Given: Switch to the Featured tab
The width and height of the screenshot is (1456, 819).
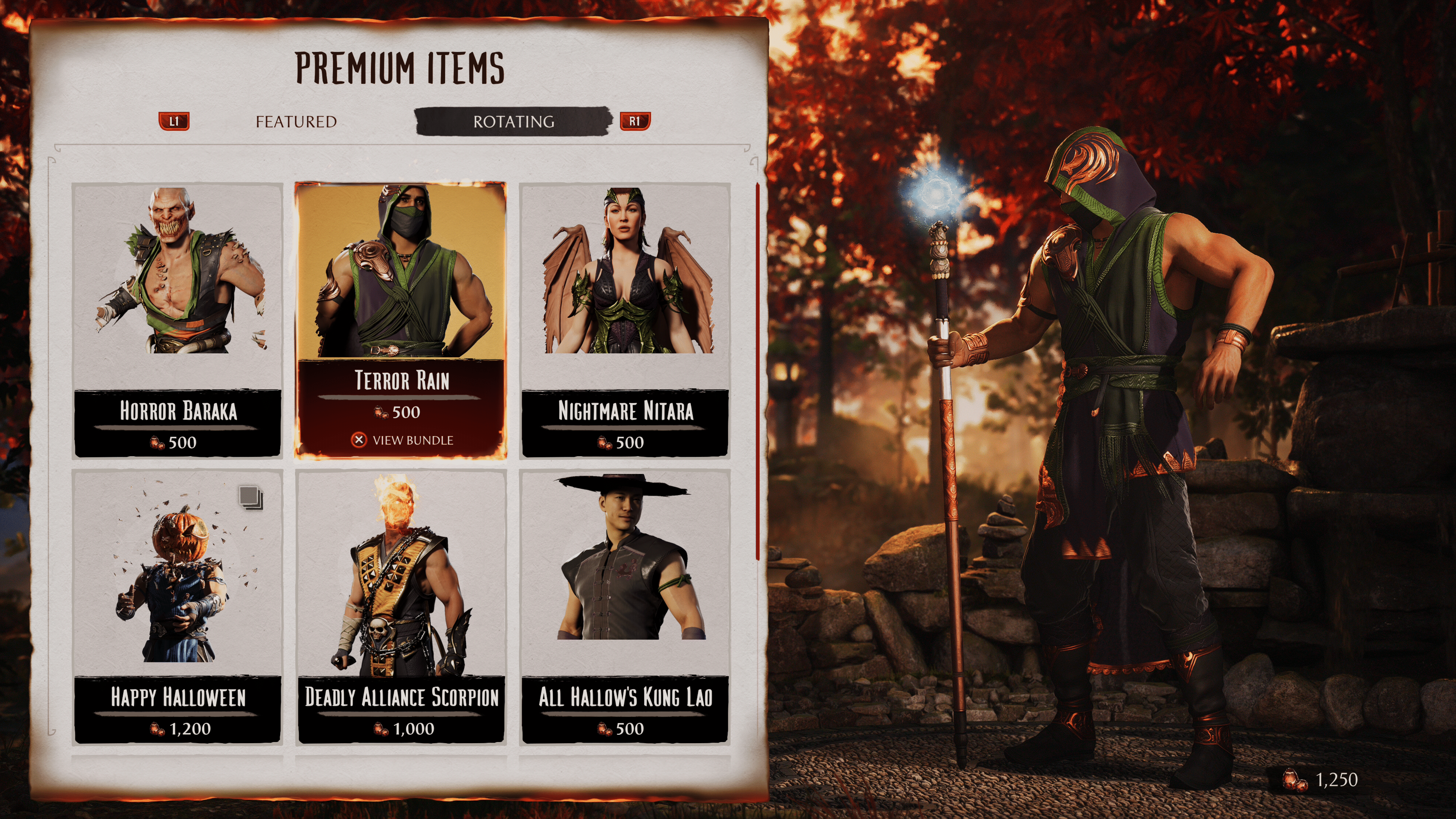Looking at the screenshot, I should 296,121.
